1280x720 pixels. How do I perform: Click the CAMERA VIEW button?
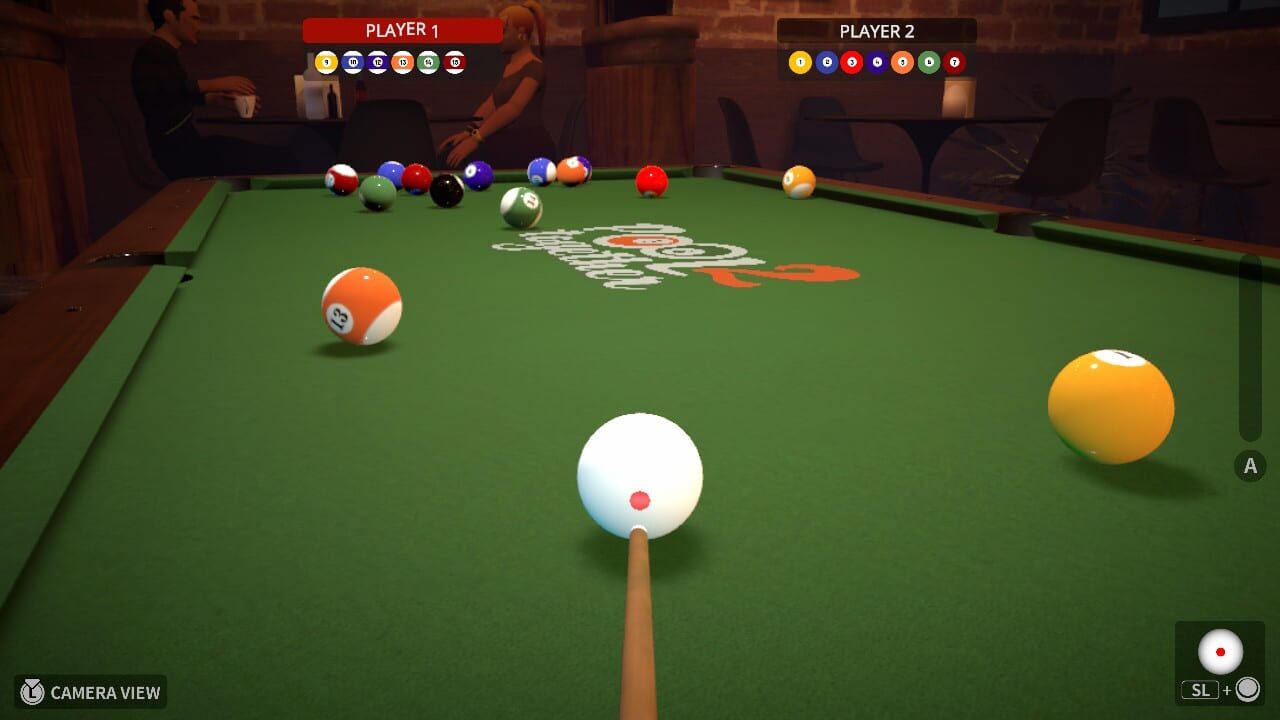[x=90, y=691]
